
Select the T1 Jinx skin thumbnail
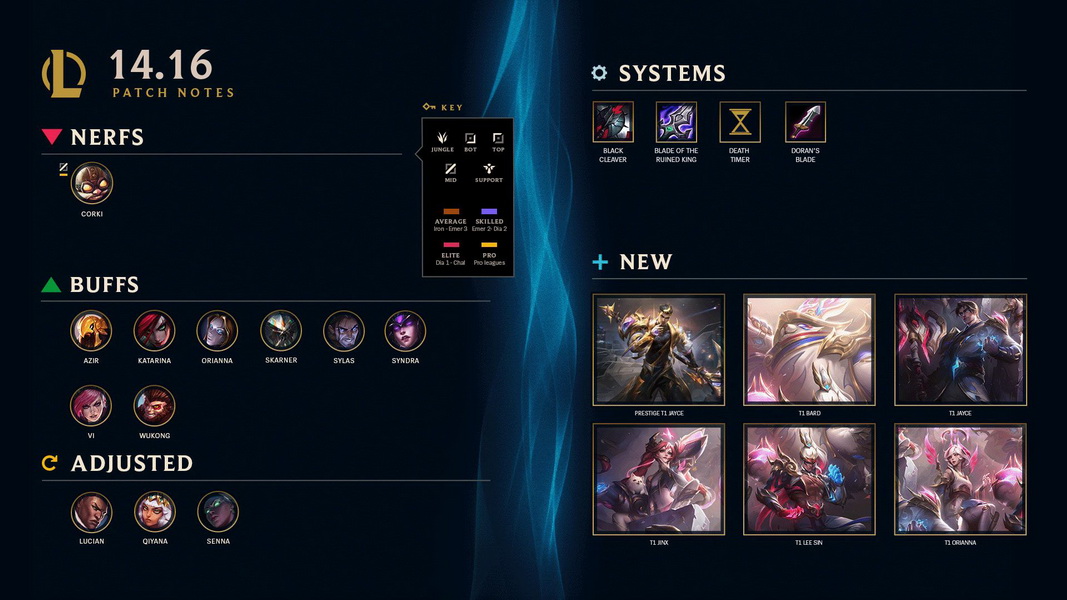point(659,479)
